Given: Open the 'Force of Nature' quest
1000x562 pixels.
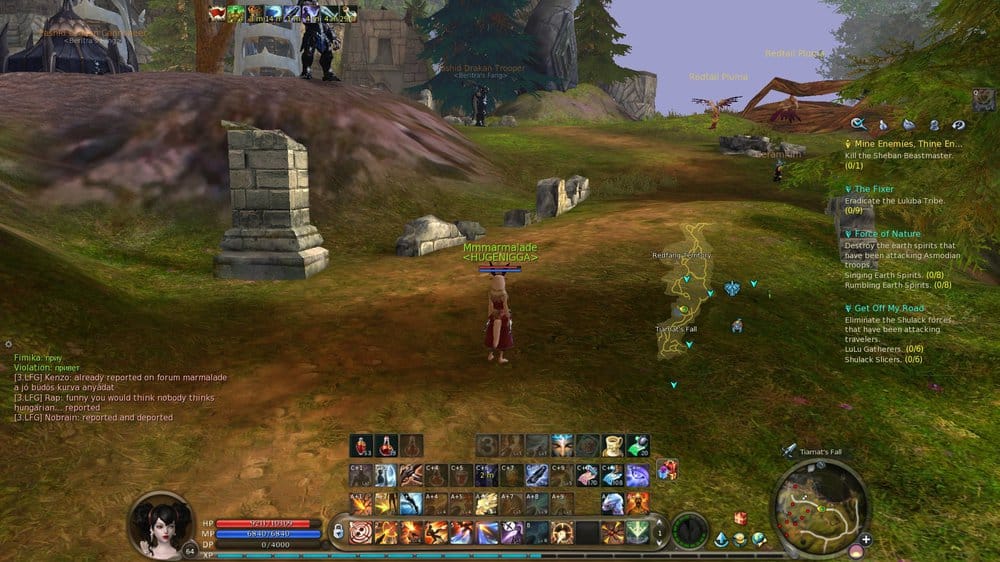Looking at the screenshot, I should pyautogui.click(x=887, y=234).
